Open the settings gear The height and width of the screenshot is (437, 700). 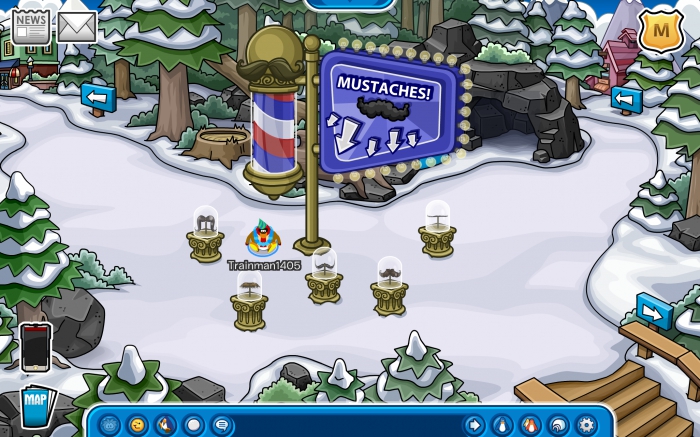click(x=587, y=425)
